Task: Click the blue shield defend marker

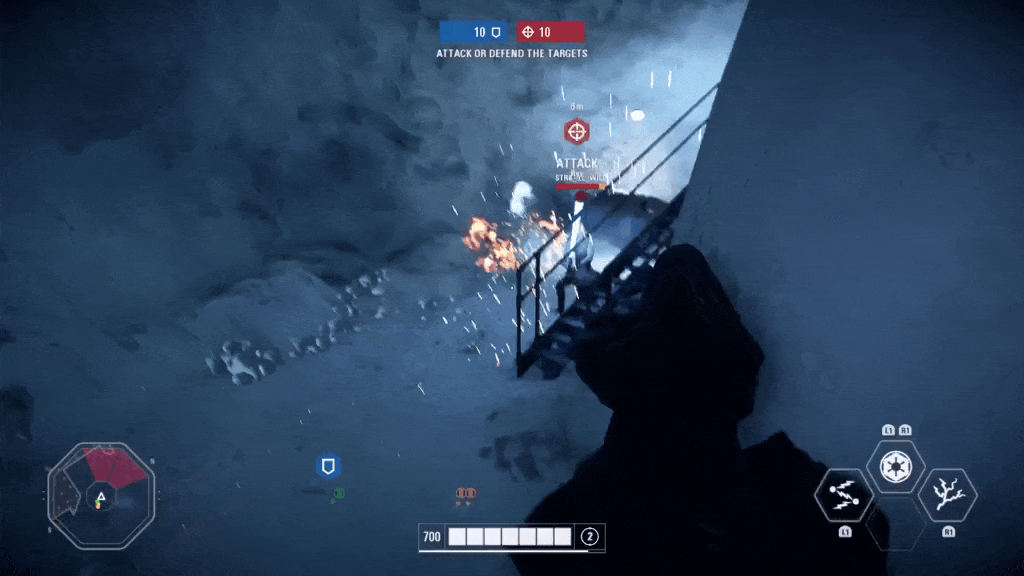Action: (x=328, y=466)
